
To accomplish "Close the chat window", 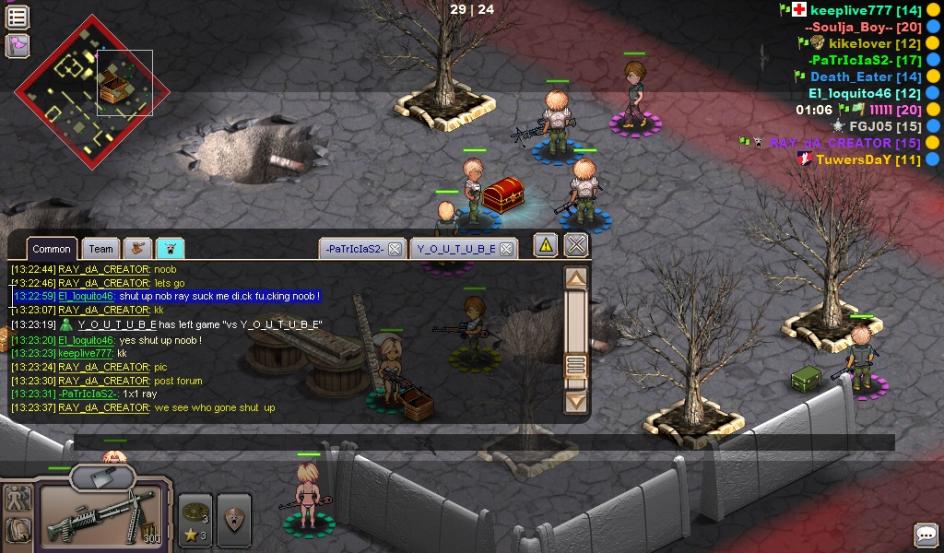I will (x=576, y=244).
